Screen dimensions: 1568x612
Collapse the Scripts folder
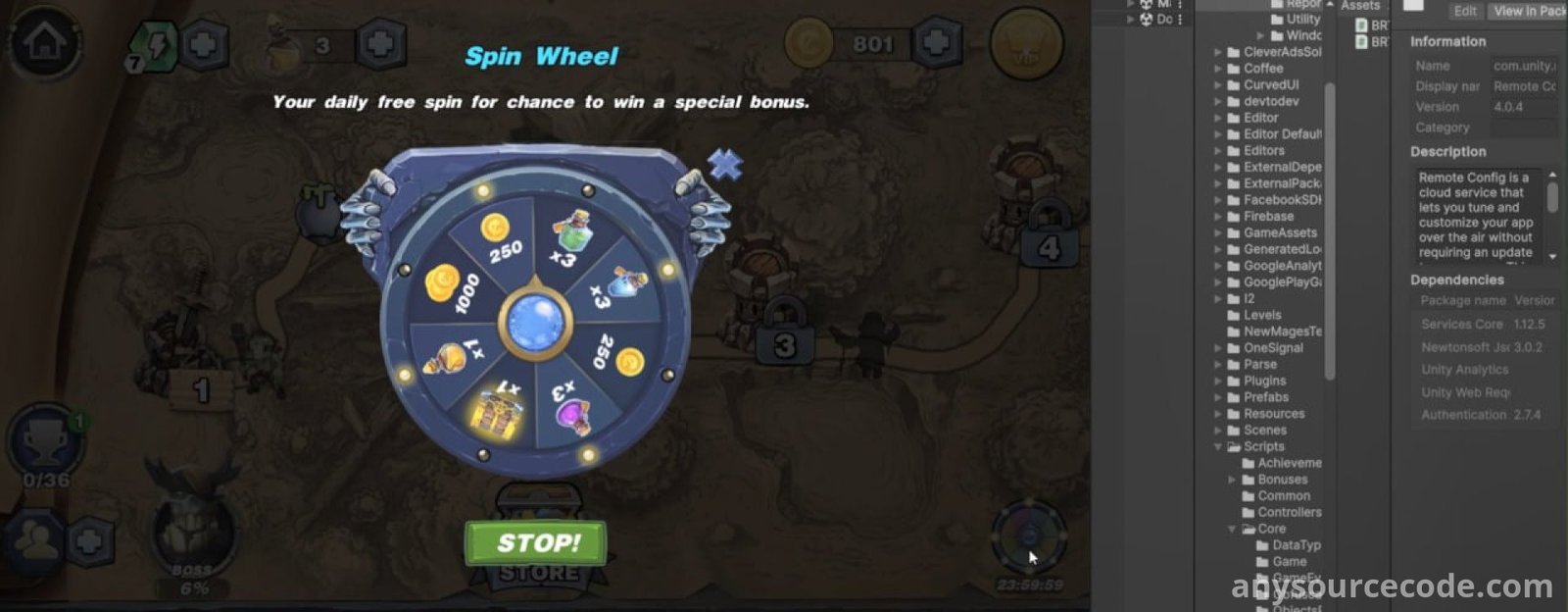click(1219, 446)
